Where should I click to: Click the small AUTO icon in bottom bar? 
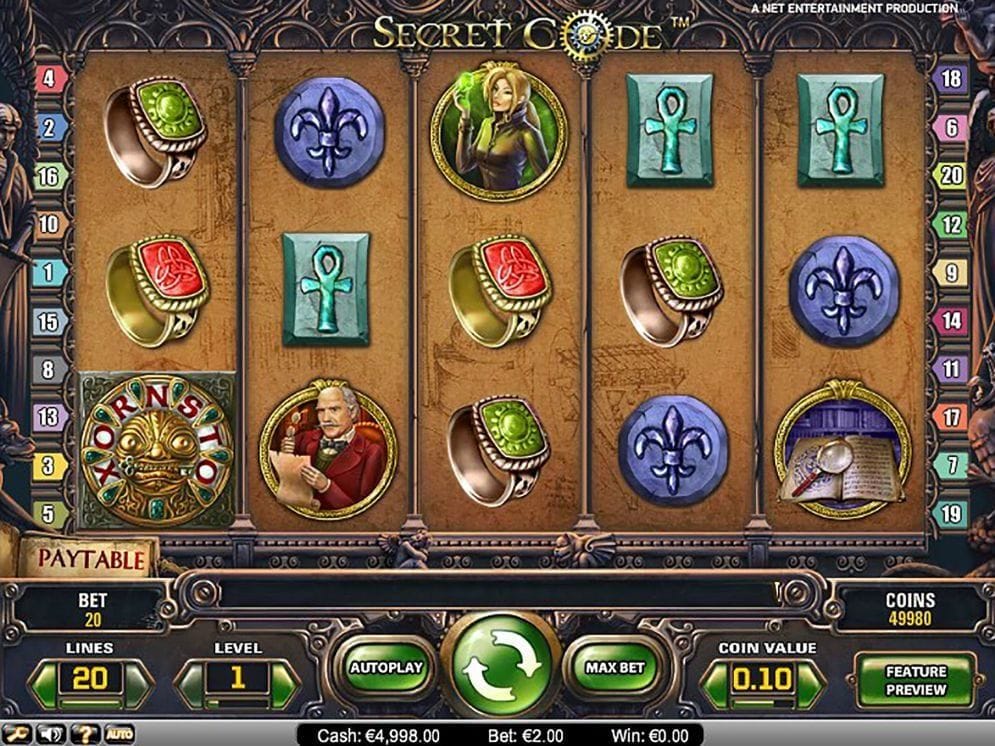coord(119,735)
